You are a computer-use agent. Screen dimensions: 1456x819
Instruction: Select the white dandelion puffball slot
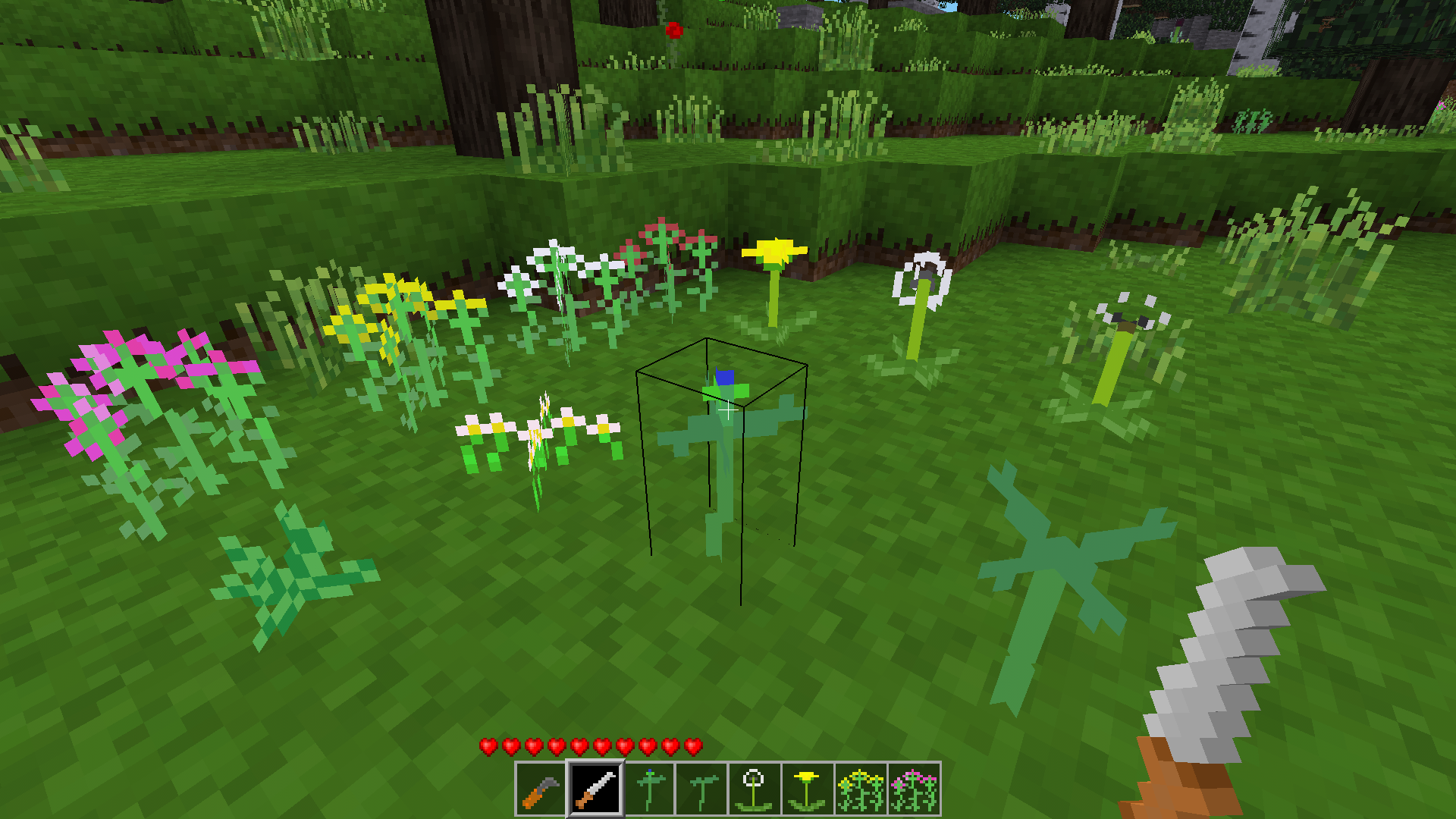click(754, 789)
